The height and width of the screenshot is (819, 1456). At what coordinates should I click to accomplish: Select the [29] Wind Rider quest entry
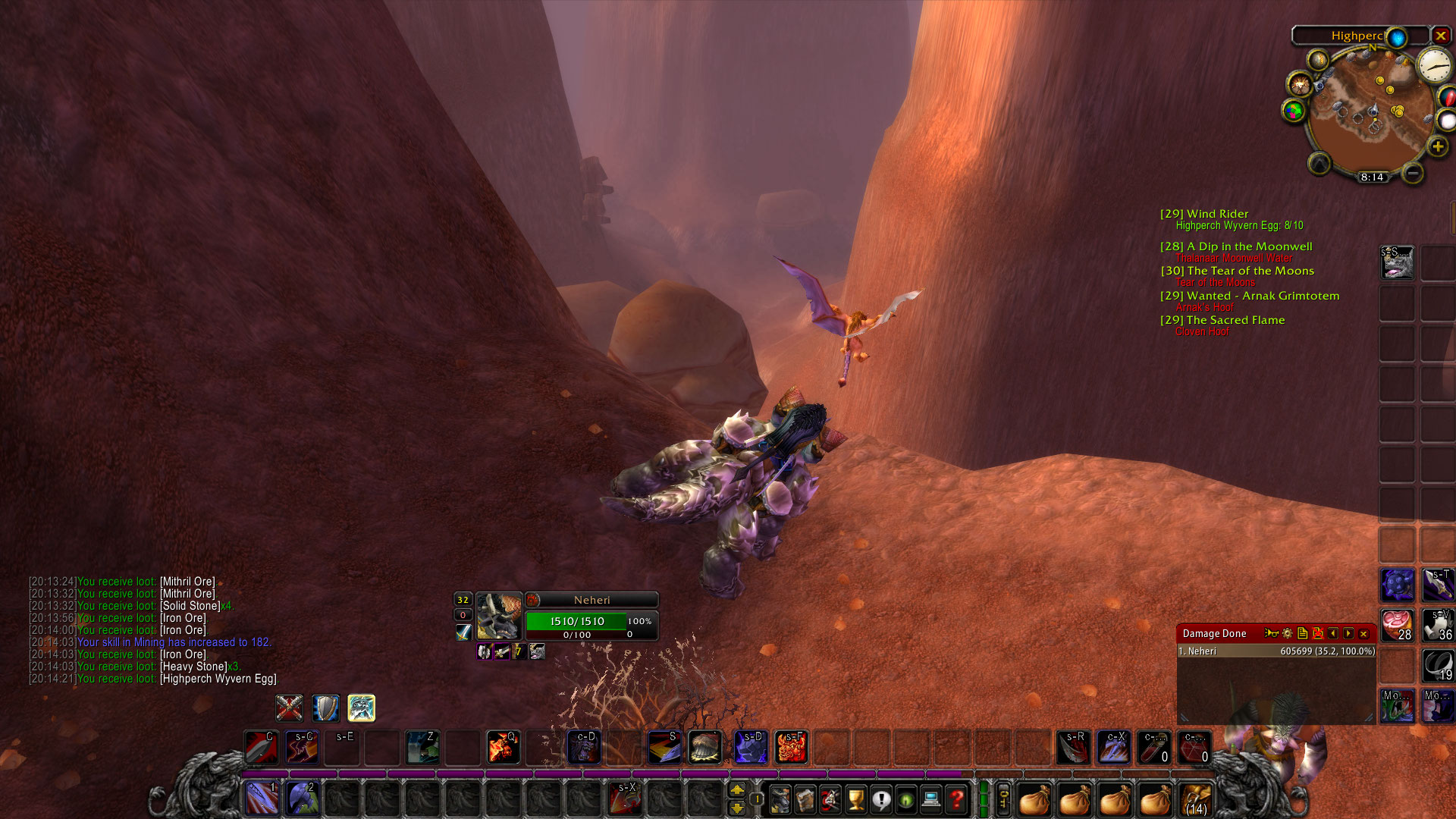pyautogui.click(x=1206, y=214)
